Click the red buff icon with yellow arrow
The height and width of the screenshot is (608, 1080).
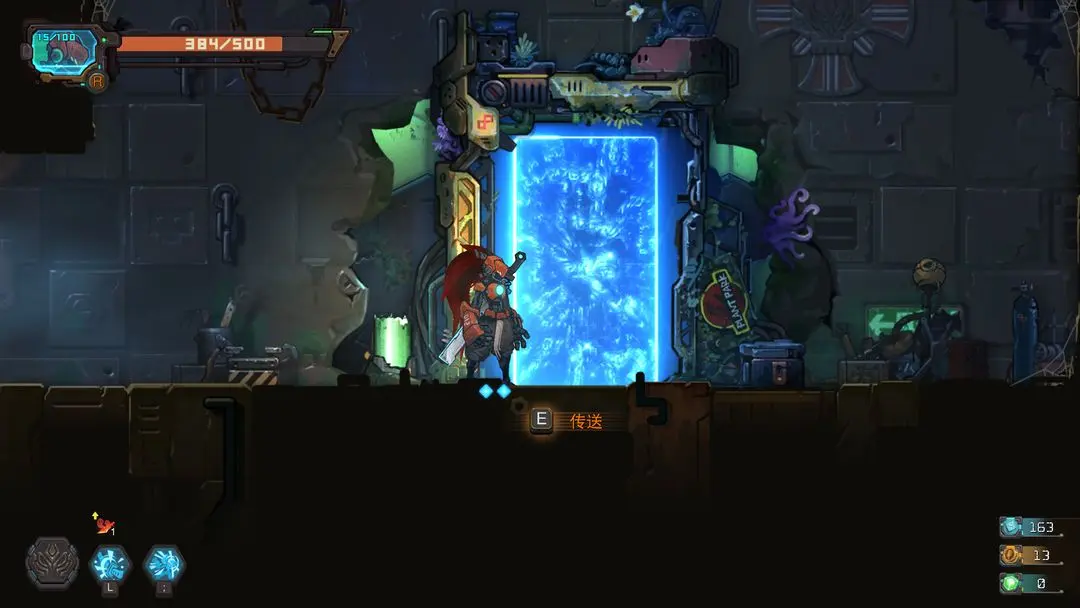pos(103,524)
